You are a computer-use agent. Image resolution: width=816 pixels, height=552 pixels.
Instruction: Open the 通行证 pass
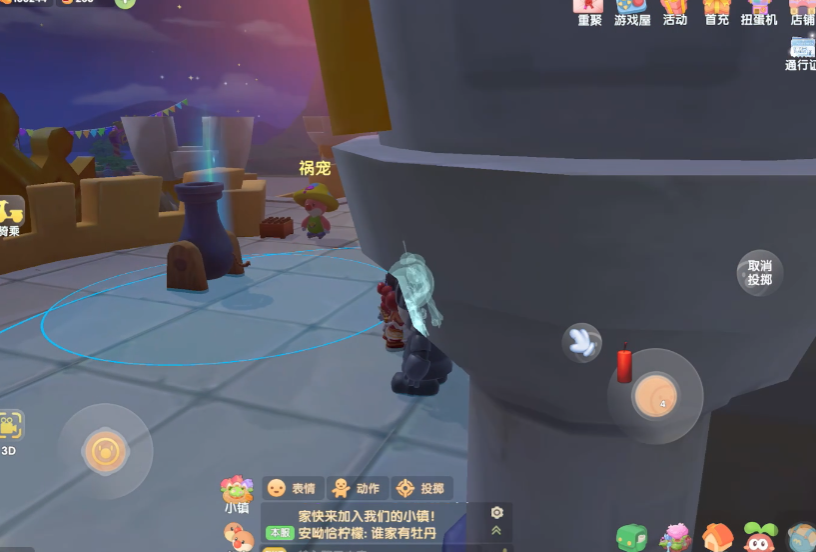(801, 52)
